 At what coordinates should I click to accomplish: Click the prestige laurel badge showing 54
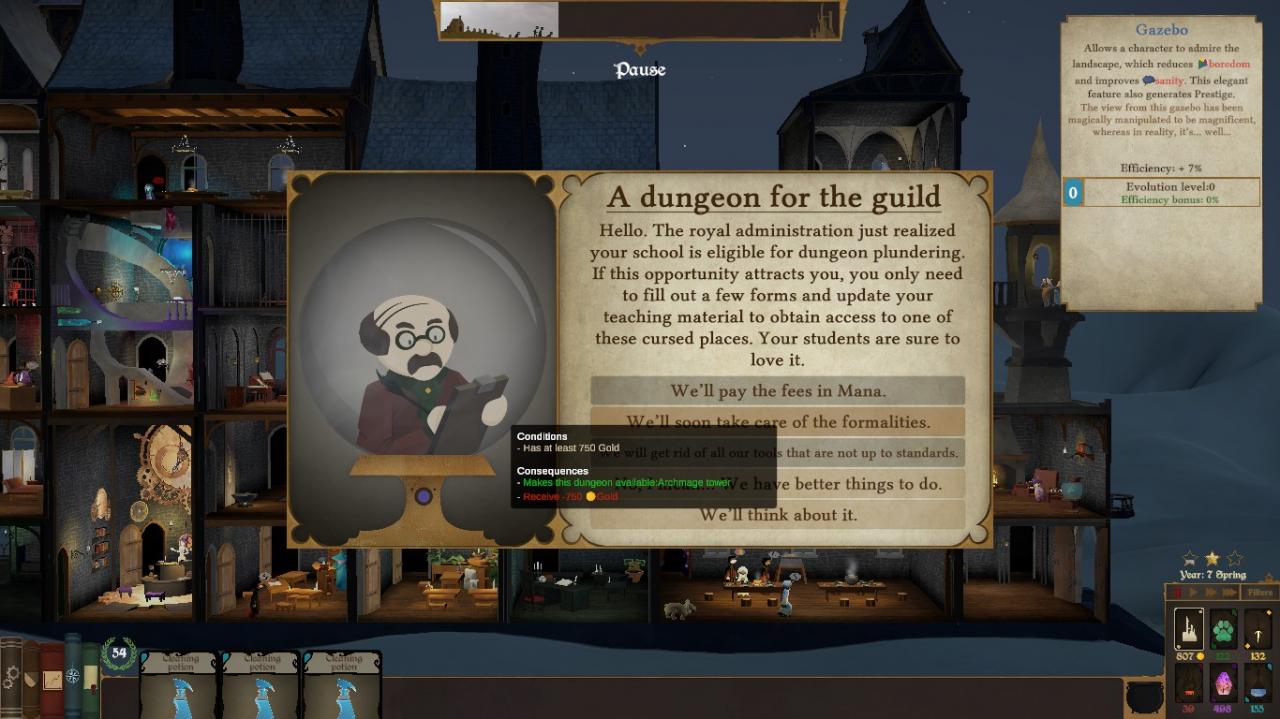coord(119,654)
